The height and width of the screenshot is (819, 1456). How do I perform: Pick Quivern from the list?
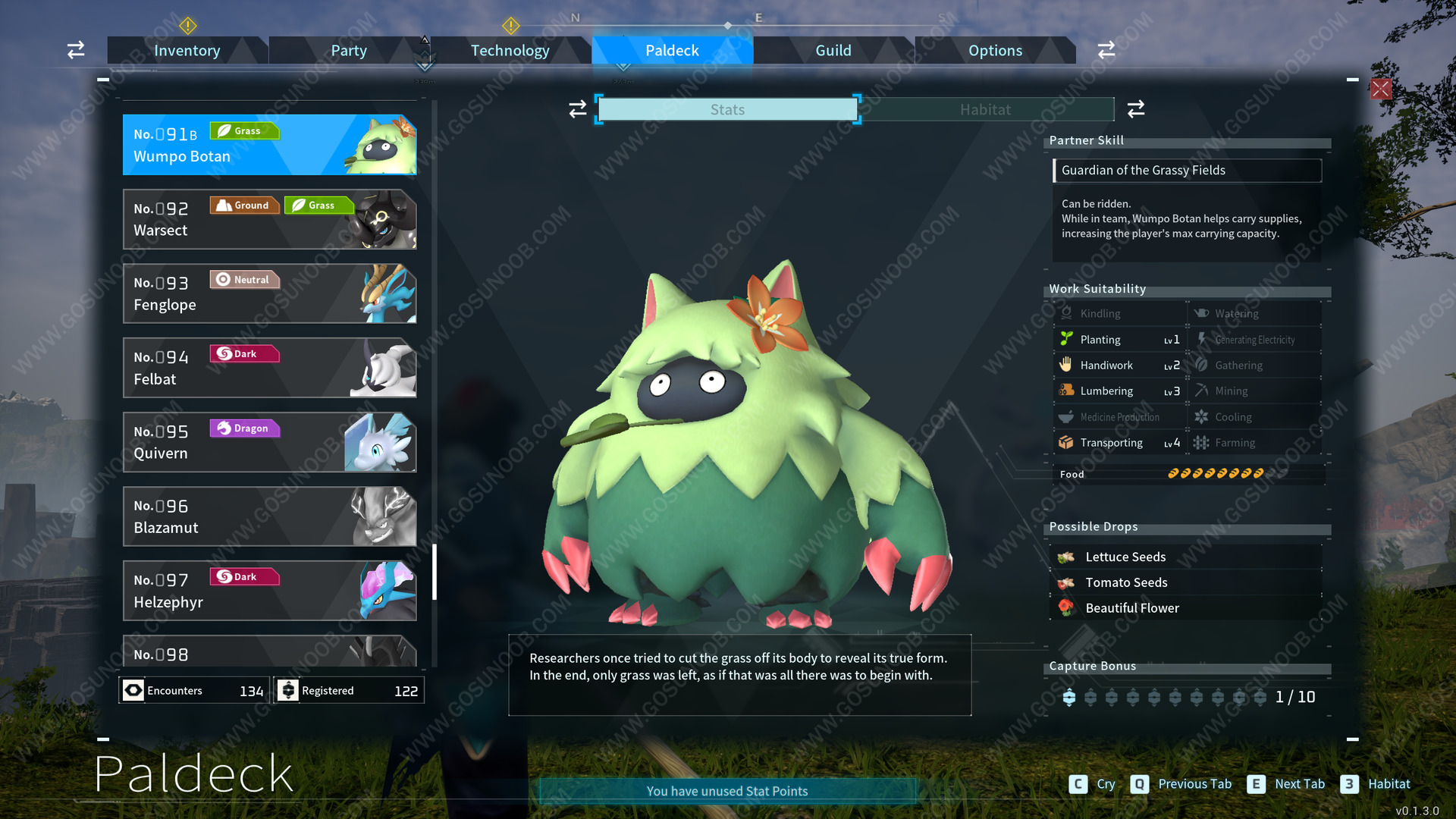(269, 442)
